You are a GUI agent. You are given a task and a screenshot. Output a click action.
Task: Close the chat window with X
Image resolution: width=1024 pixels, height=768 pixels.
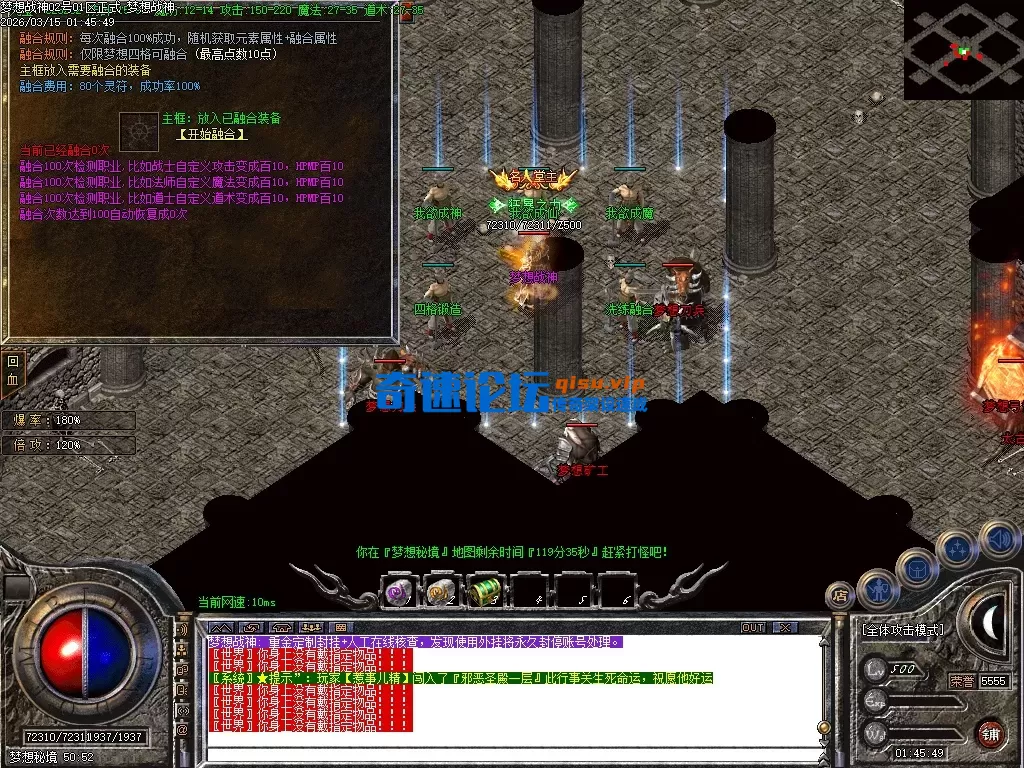pos(786,628)
